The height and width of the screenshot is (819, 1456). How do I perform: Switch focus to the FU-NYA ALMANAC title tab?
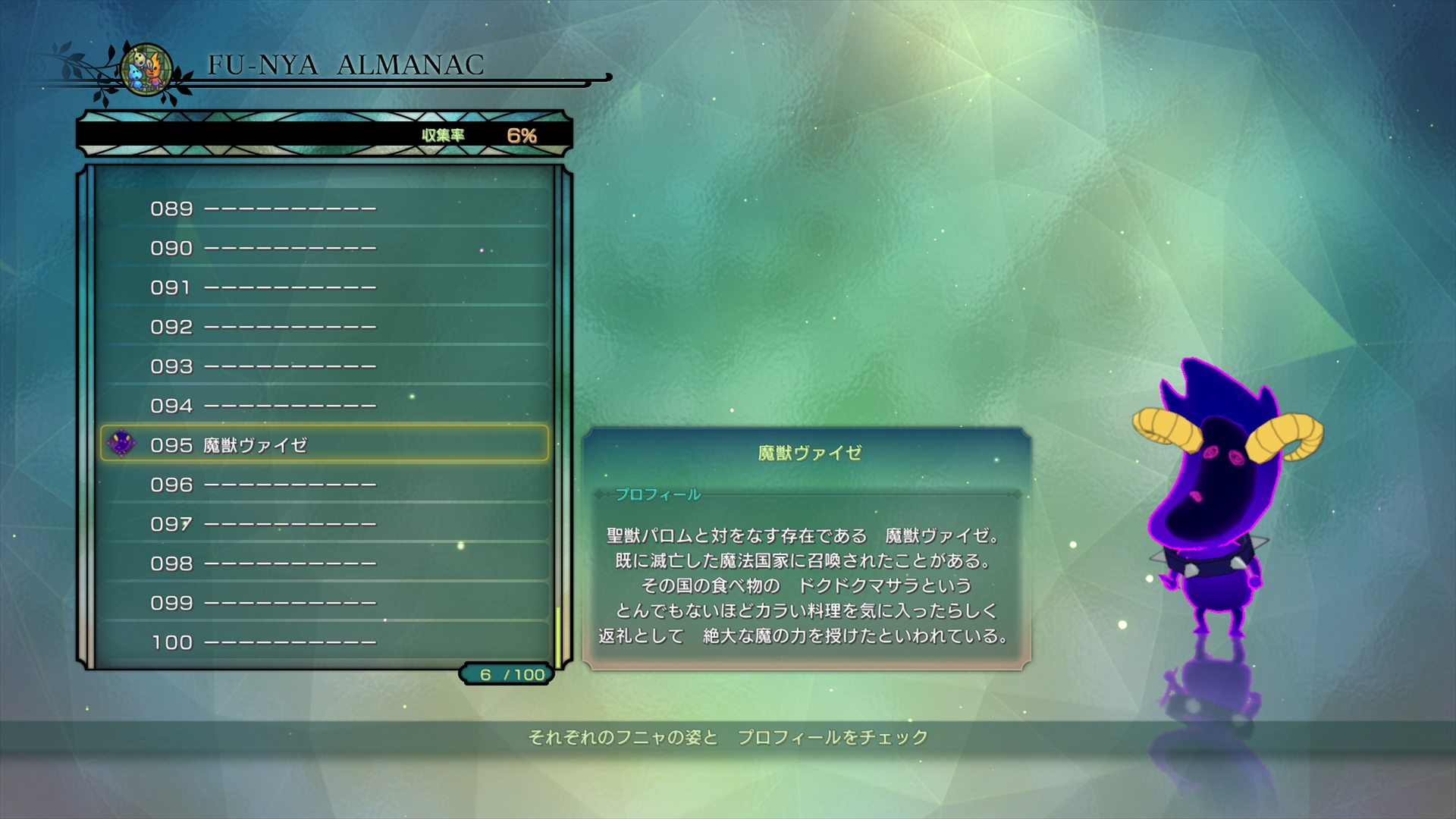click(349, 65)
